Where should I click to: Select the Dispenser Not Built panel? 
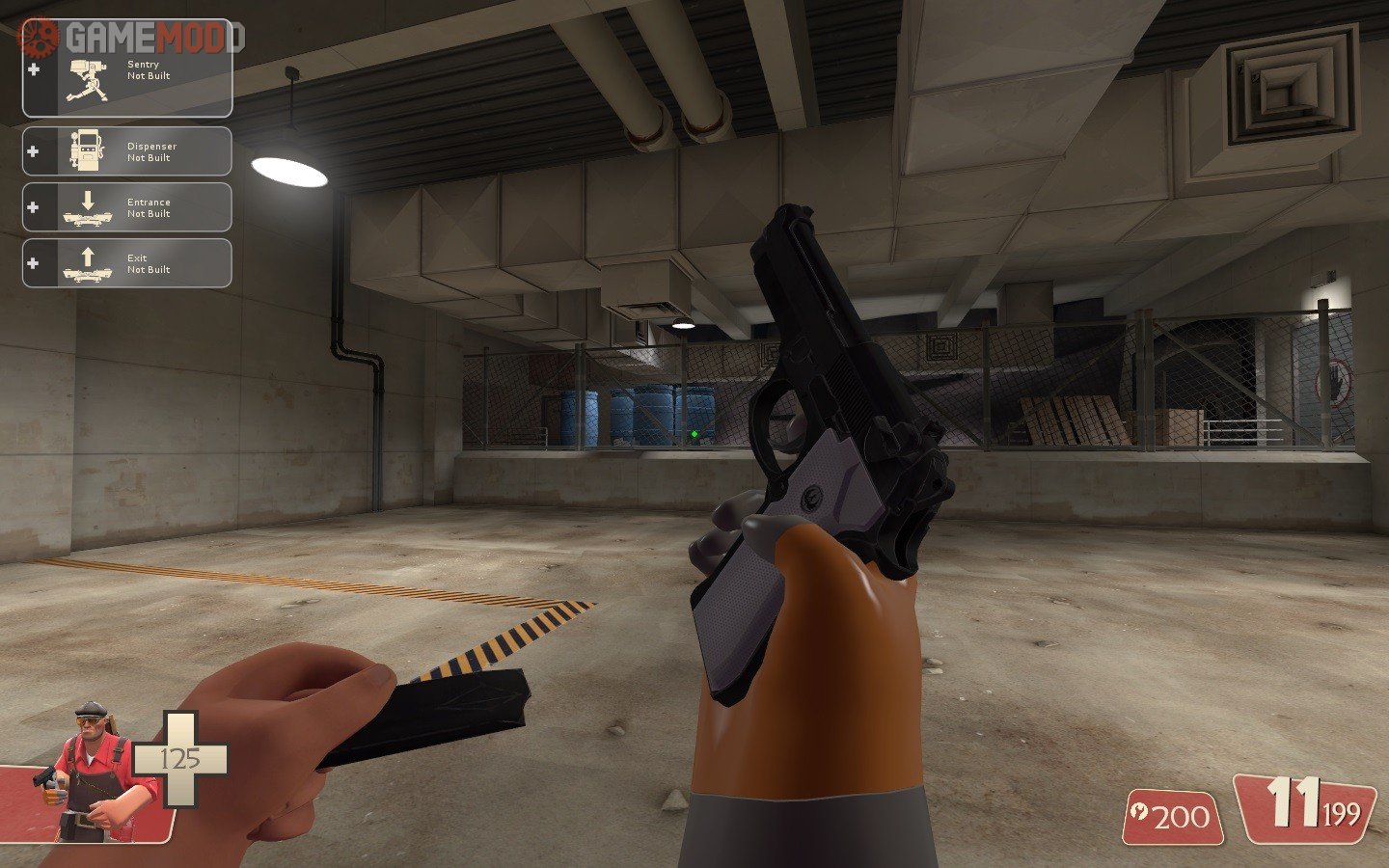pyautogui.click(x=127, y=151)
